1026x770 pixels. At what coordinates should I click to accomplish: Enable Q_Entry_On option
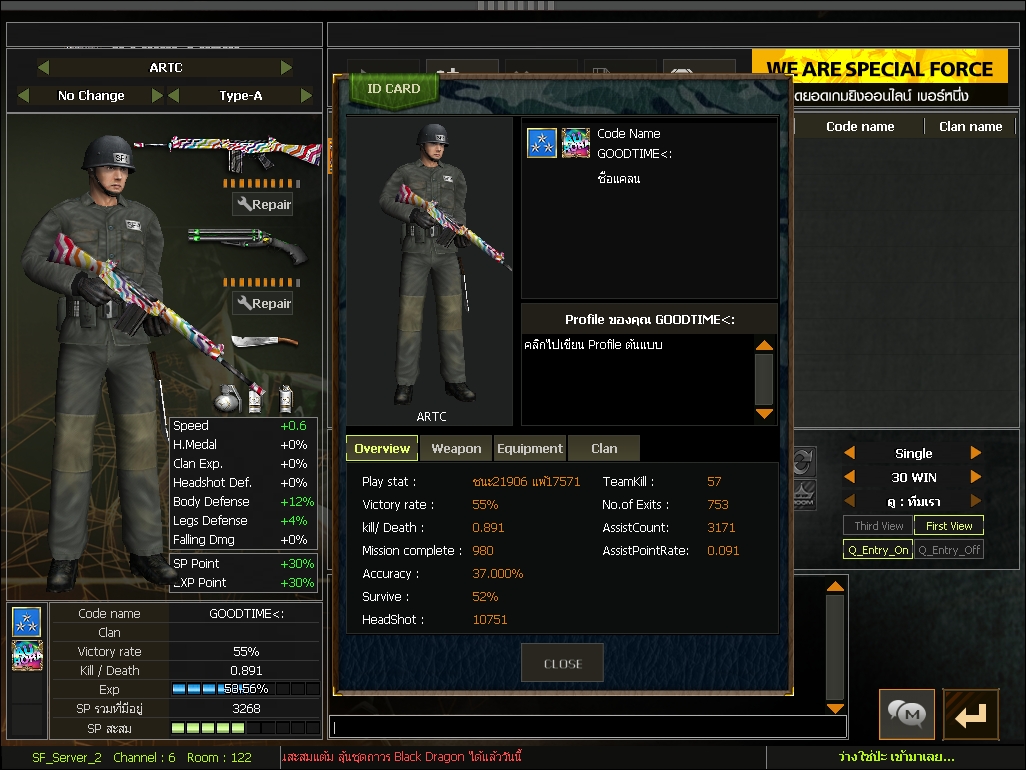(878, 550)
